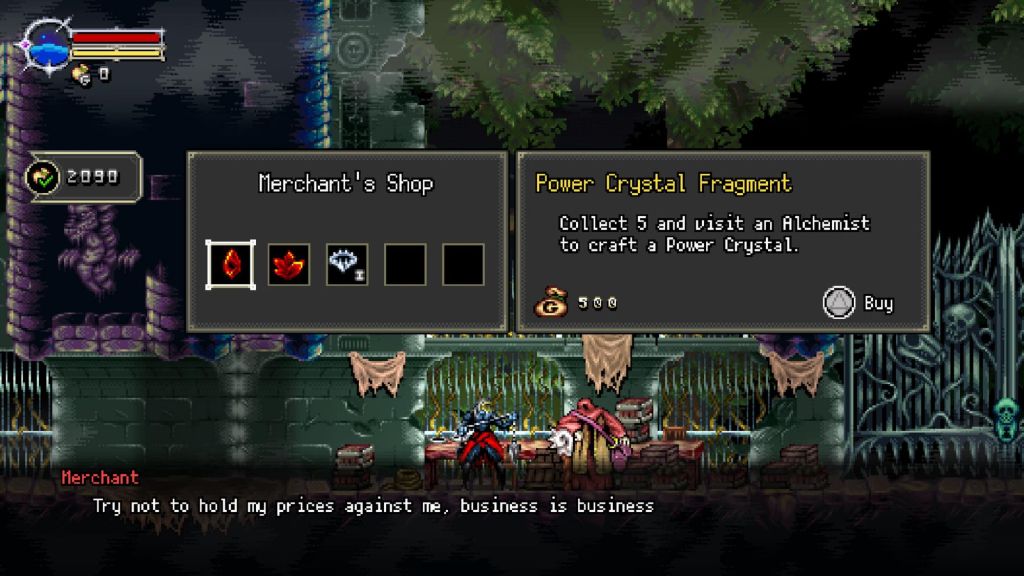Select the Power Crystal Fragment shop item
This screenshot has height=576, width=1024.
pos(230,265)
